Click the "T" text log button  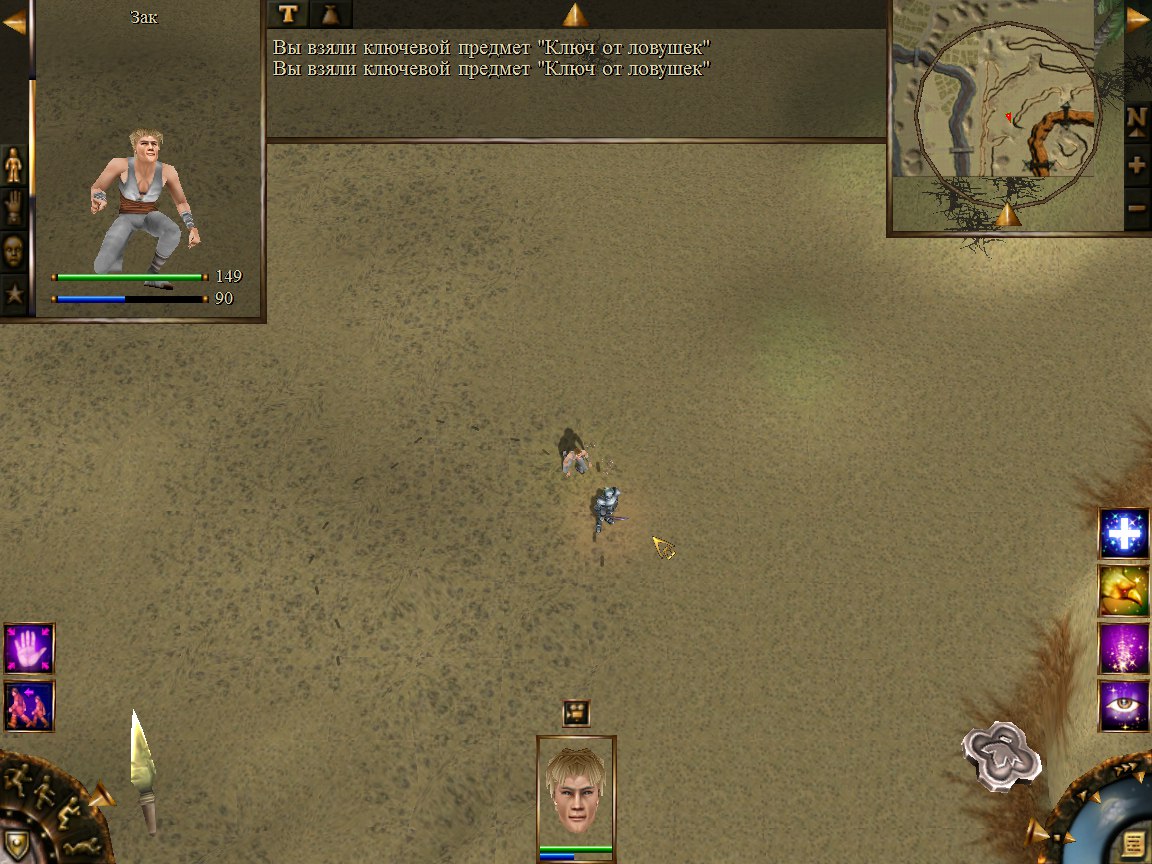click(x=288, y=14)
